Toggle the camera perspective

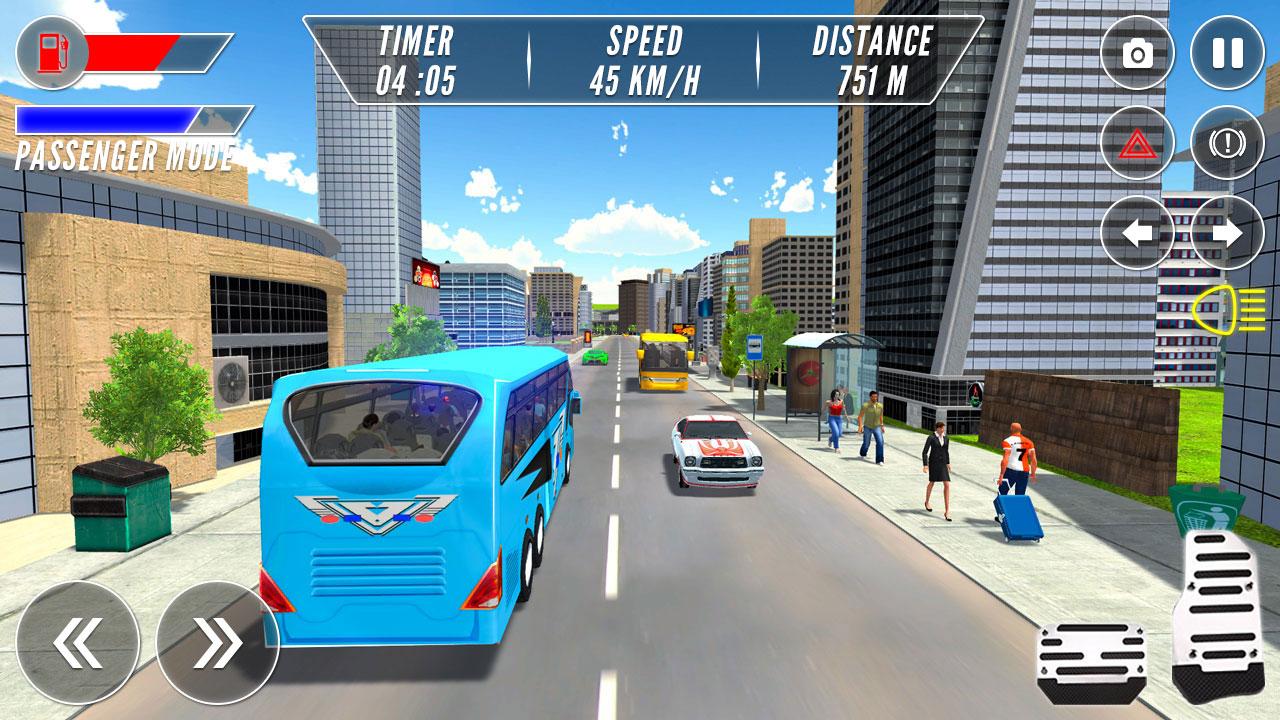[1135, 52]
